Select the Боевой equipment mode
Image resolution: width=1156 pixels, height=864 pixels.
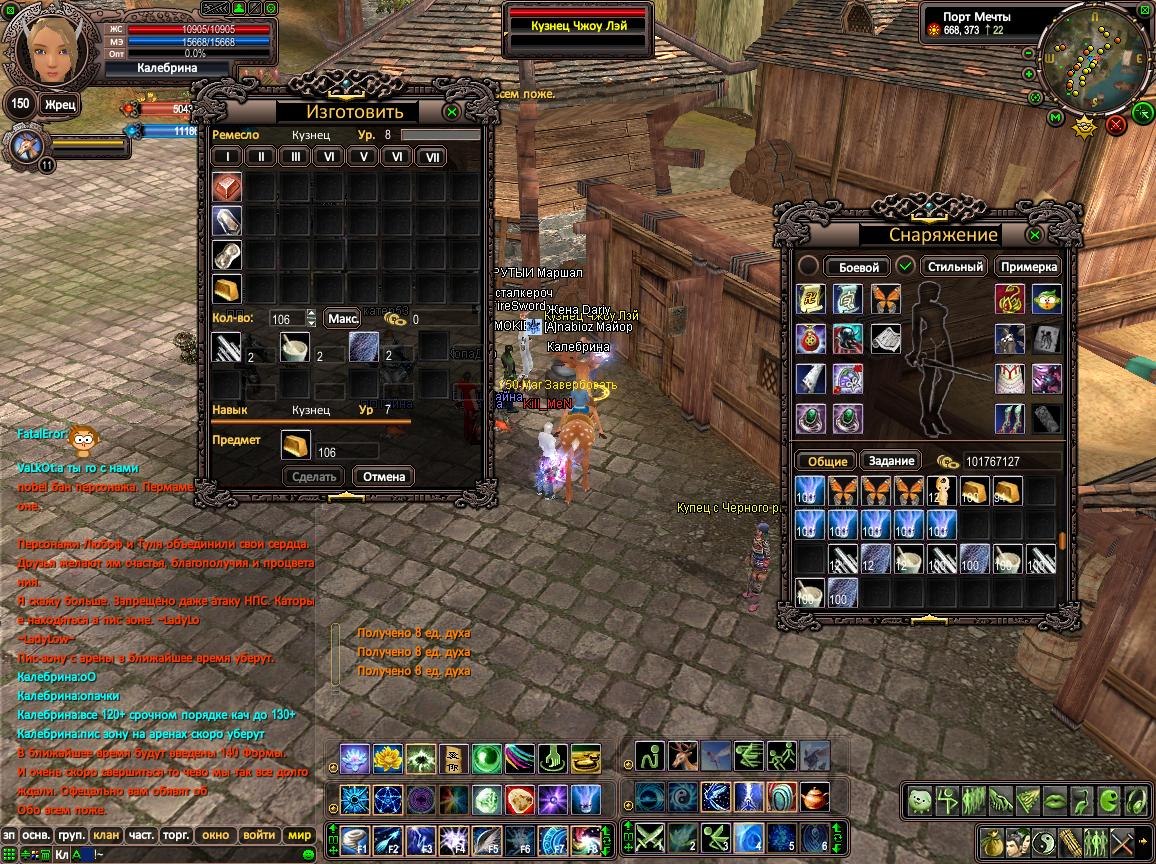coord(857,267)
